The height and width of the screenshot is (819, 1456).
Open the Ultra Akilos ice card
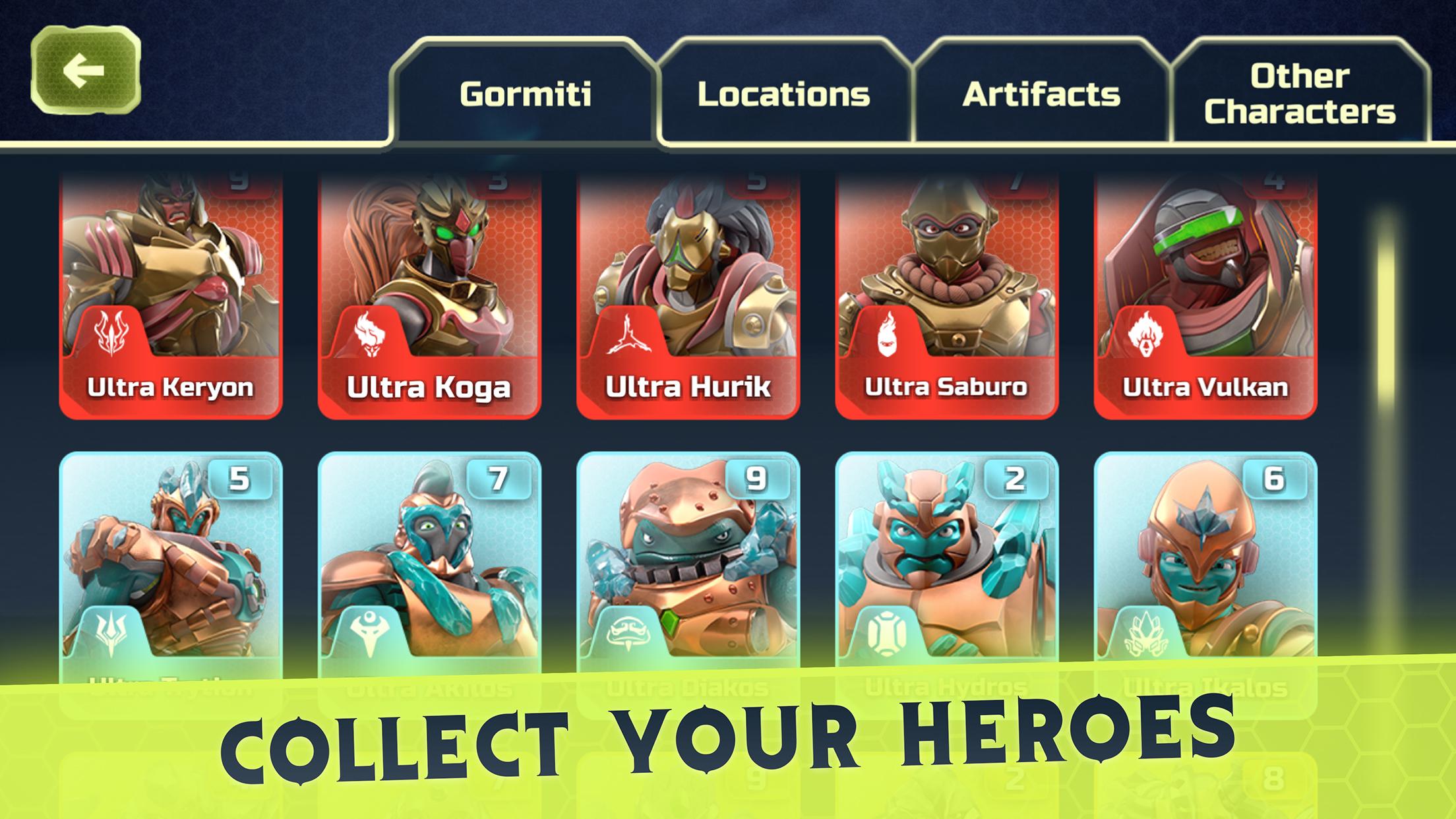[429, 561]
